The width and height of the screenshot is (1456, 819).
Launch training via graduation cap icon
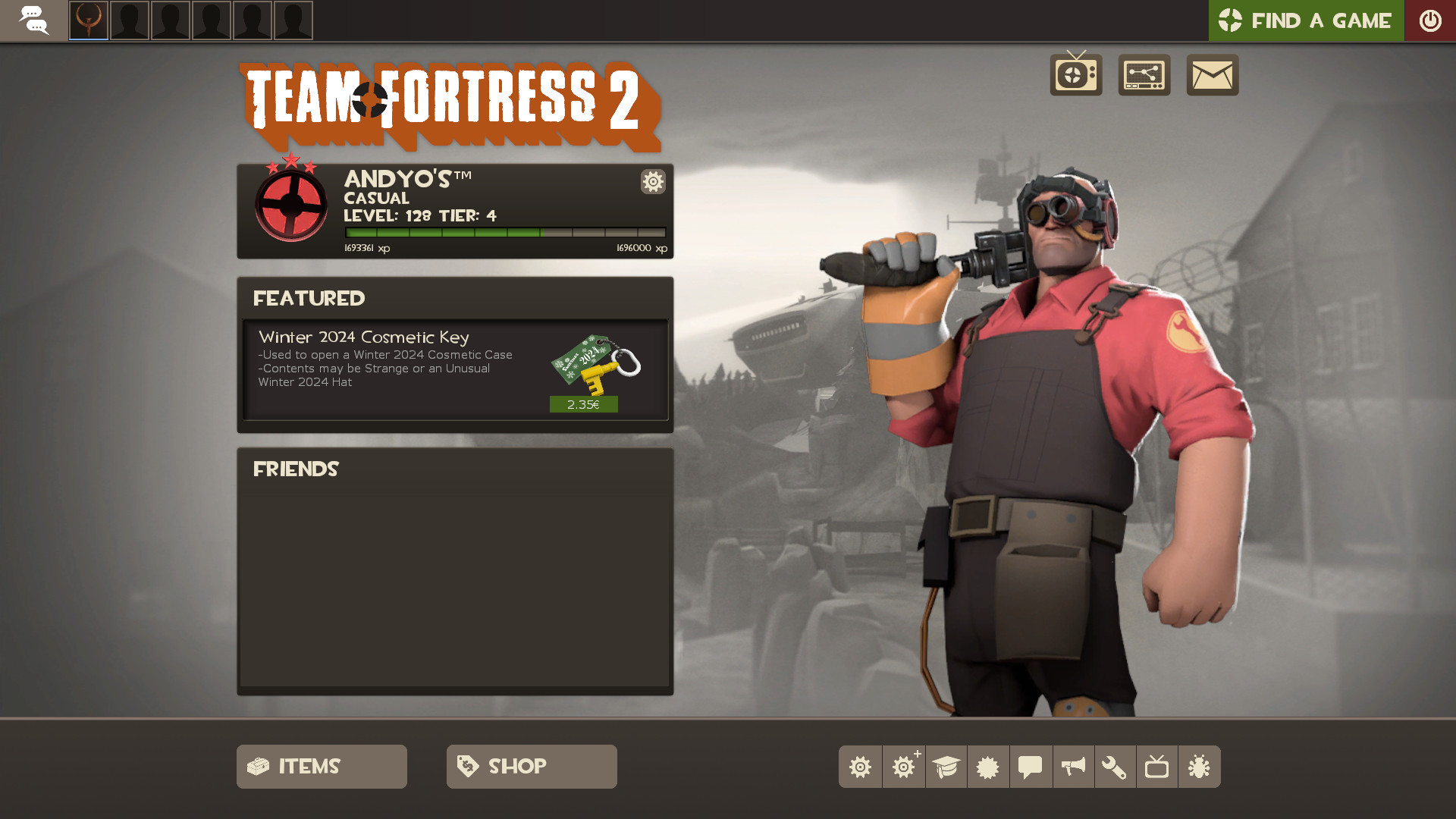click(946, 767)
